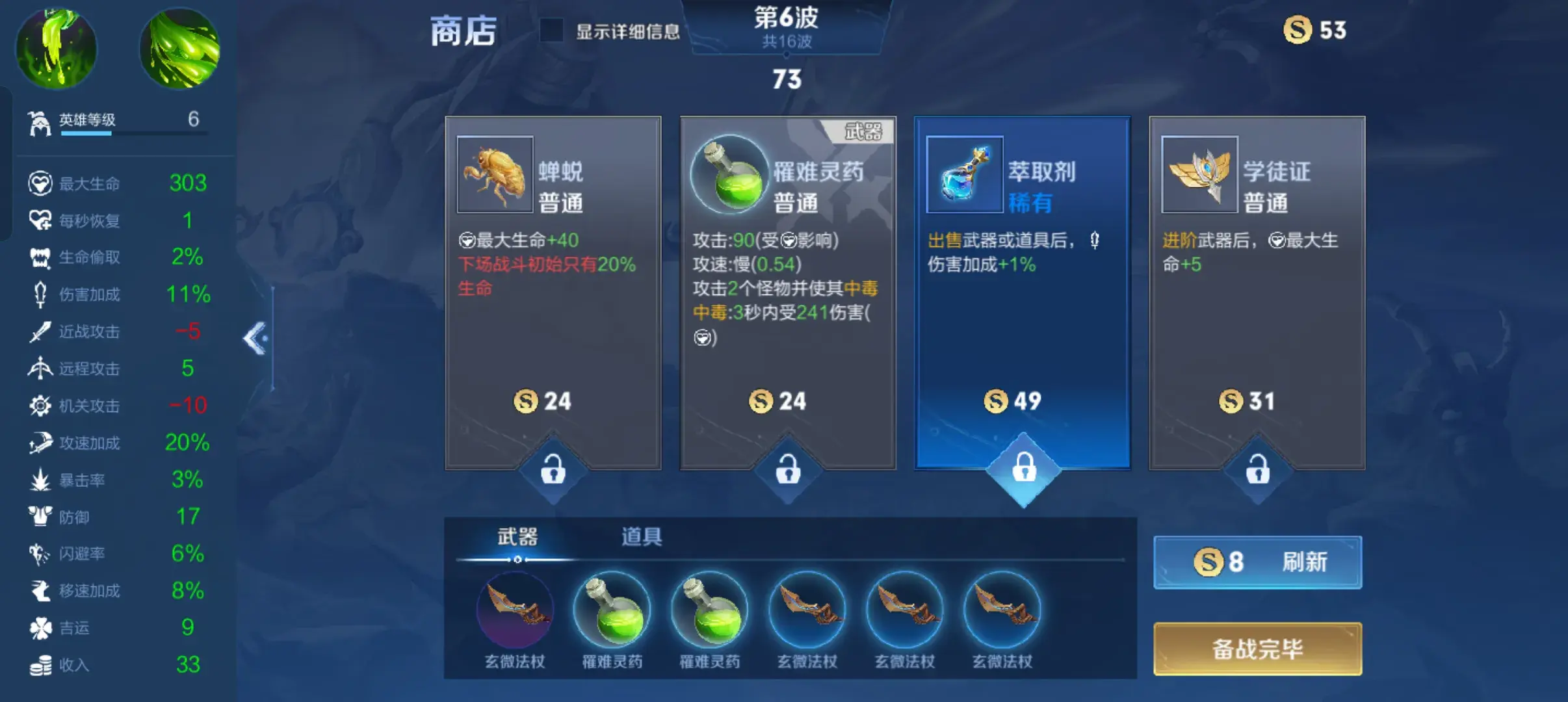Refresh the shop with 刷新 button

tap(1257, 562)
